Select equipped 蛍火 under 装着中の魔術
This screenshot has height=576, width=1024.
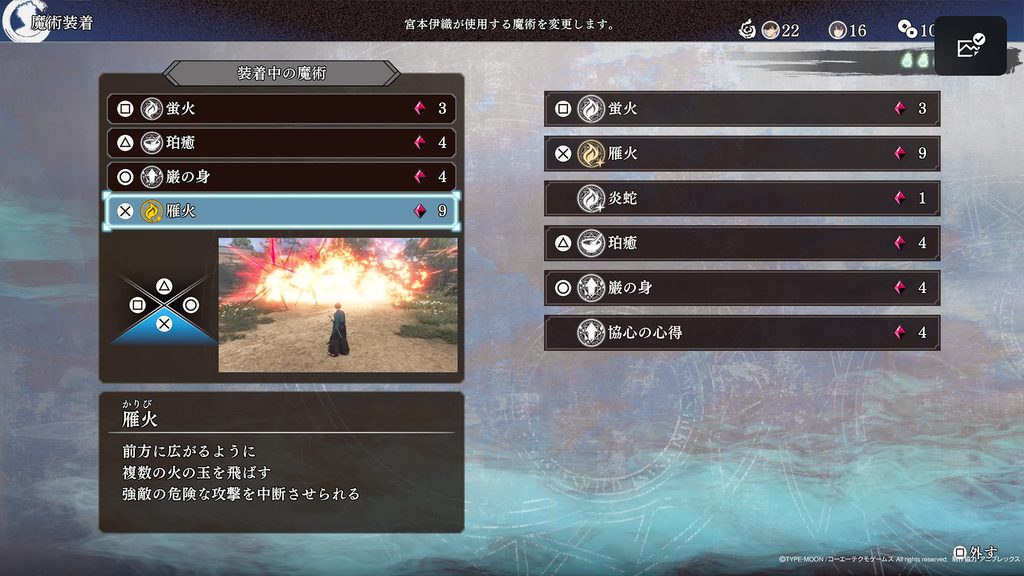[x=280, y=108]
